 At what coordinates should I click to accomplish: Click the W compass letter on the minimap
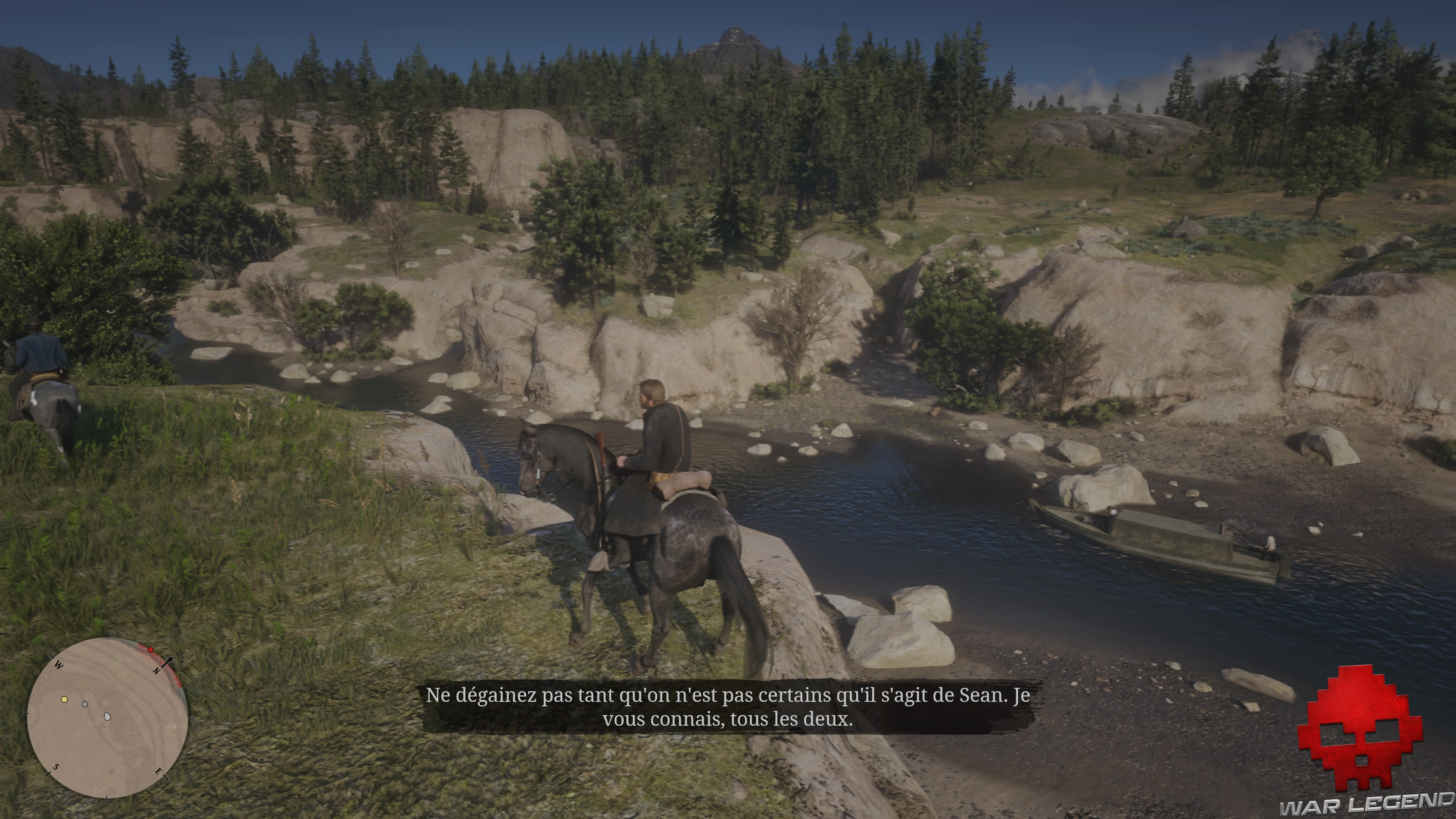[59, 665]
